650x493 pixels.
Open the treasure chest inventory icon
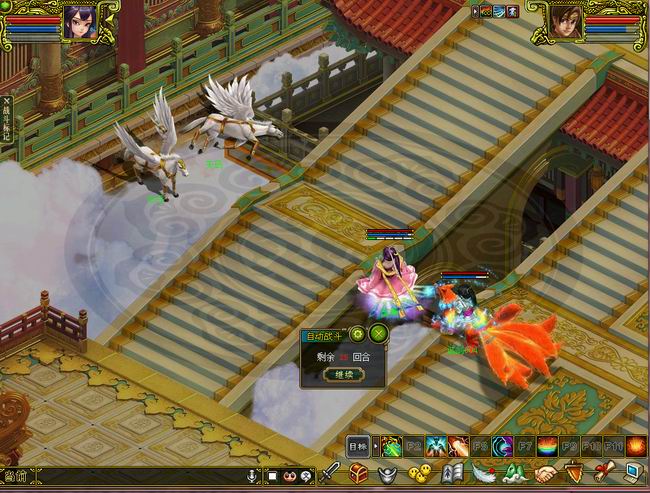359,474
